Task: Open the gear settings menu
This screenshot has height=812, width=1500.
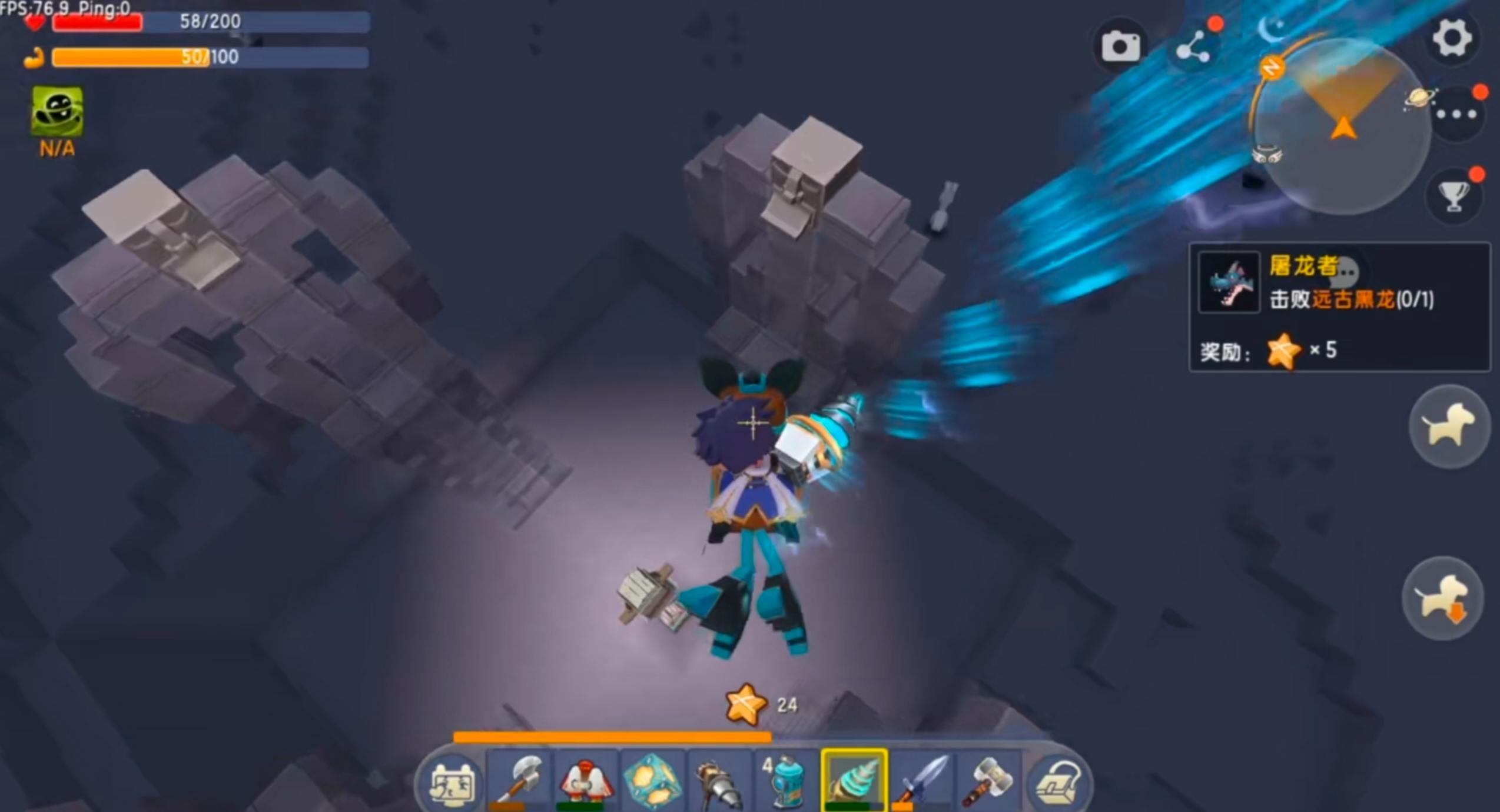Action: pos(1452,39)
